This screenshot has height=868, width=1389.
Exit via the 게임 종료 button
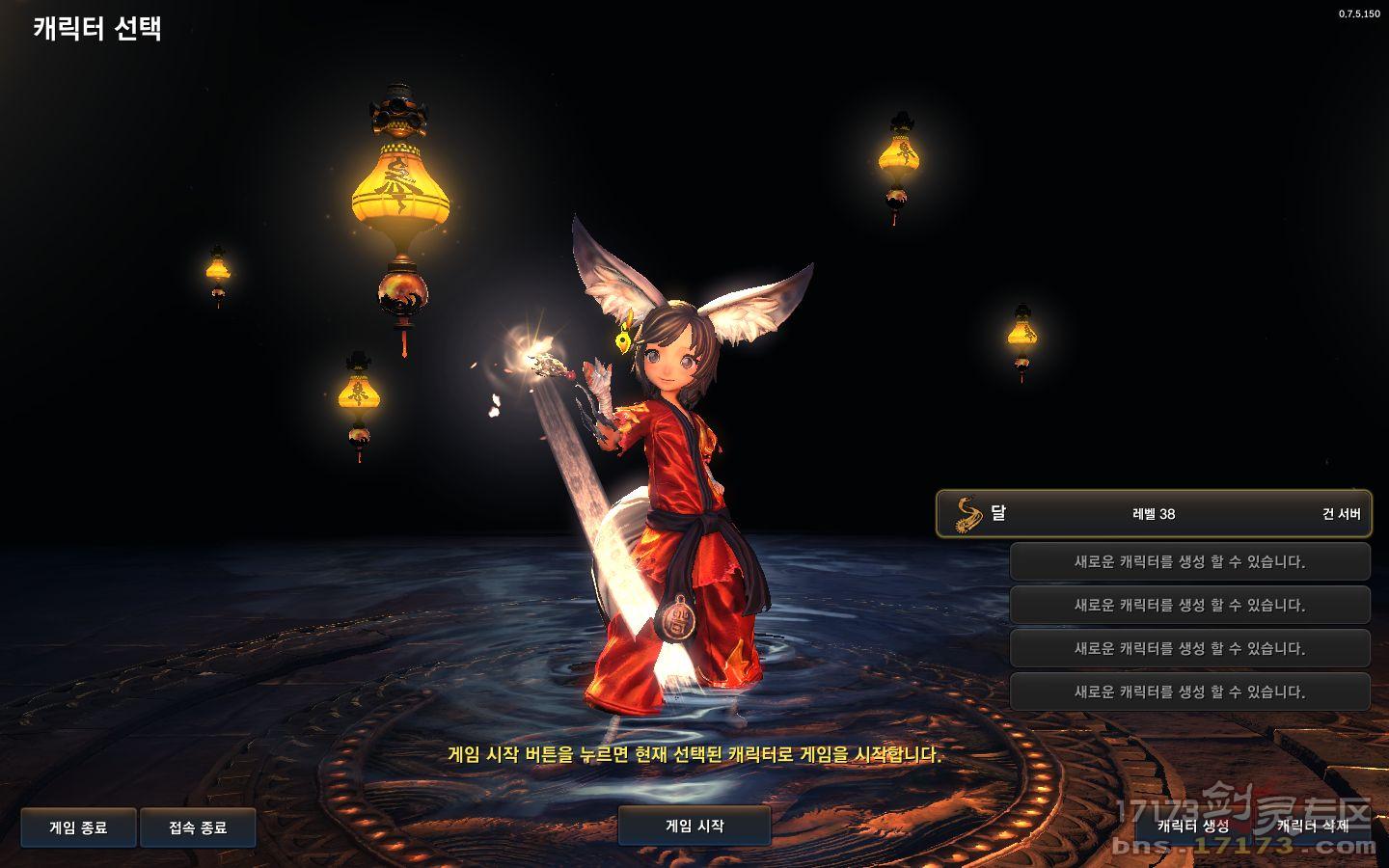[x=78, y=827]
